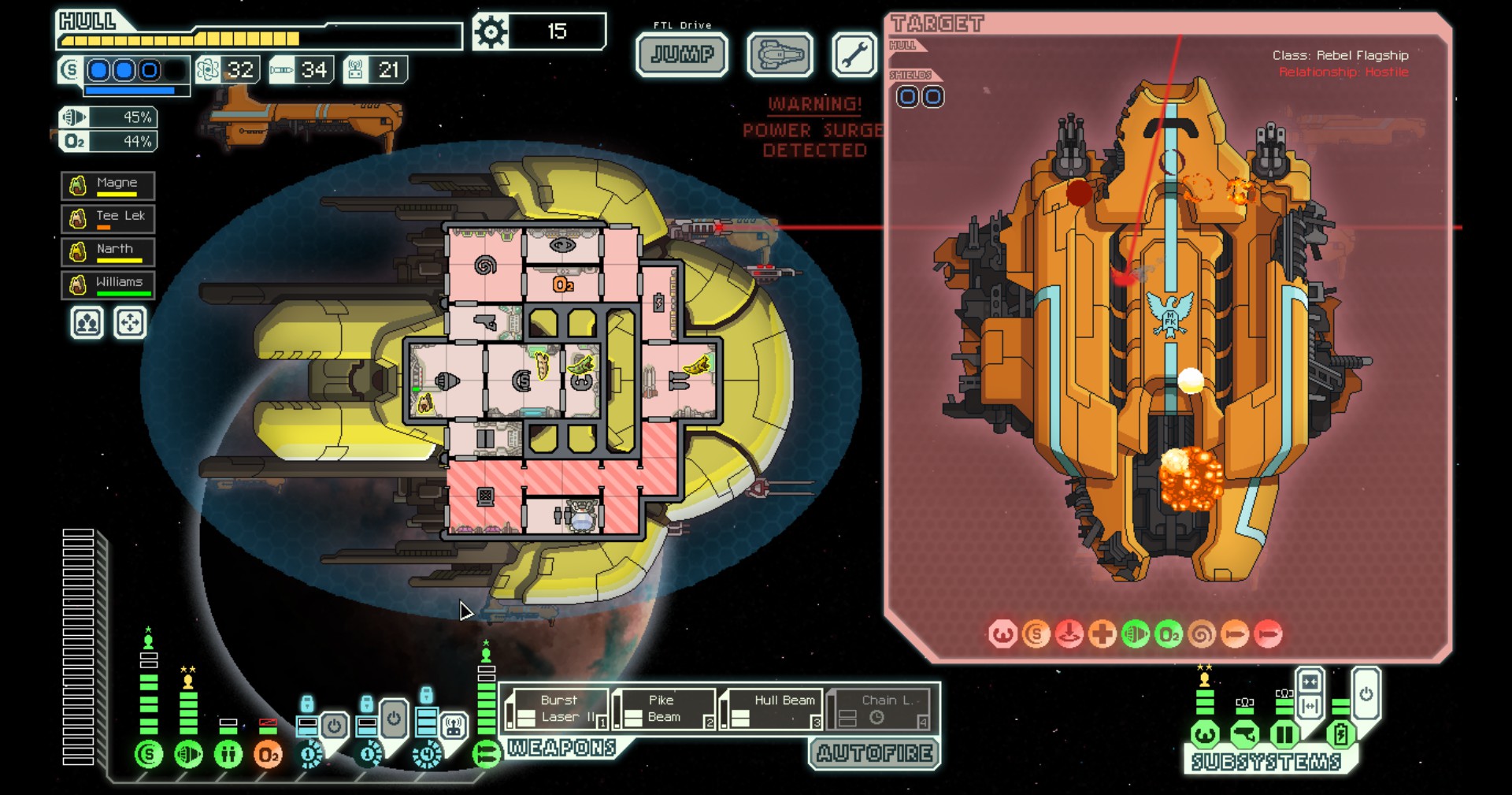
Task: Click the Medbay system icon
Action: (228, 754)
